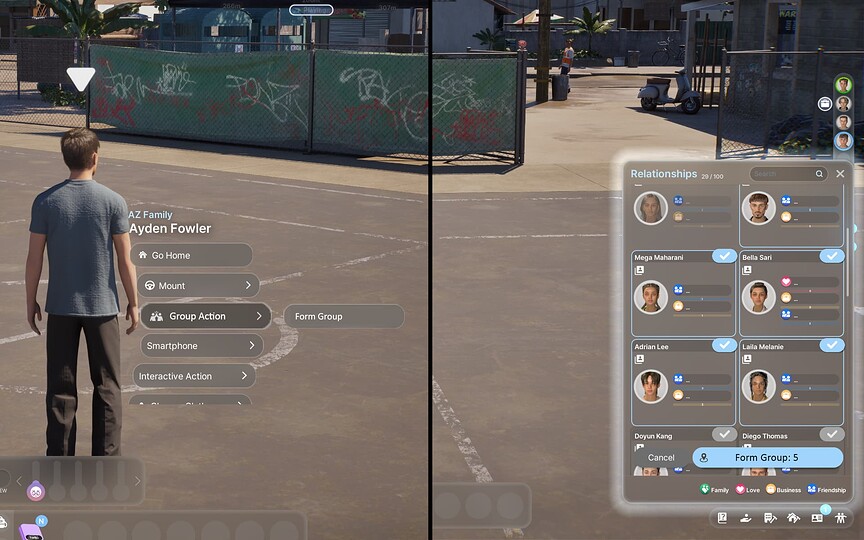Select Adrian Lee's portrait
Screen dimensions: 864x540
(651, 386)
